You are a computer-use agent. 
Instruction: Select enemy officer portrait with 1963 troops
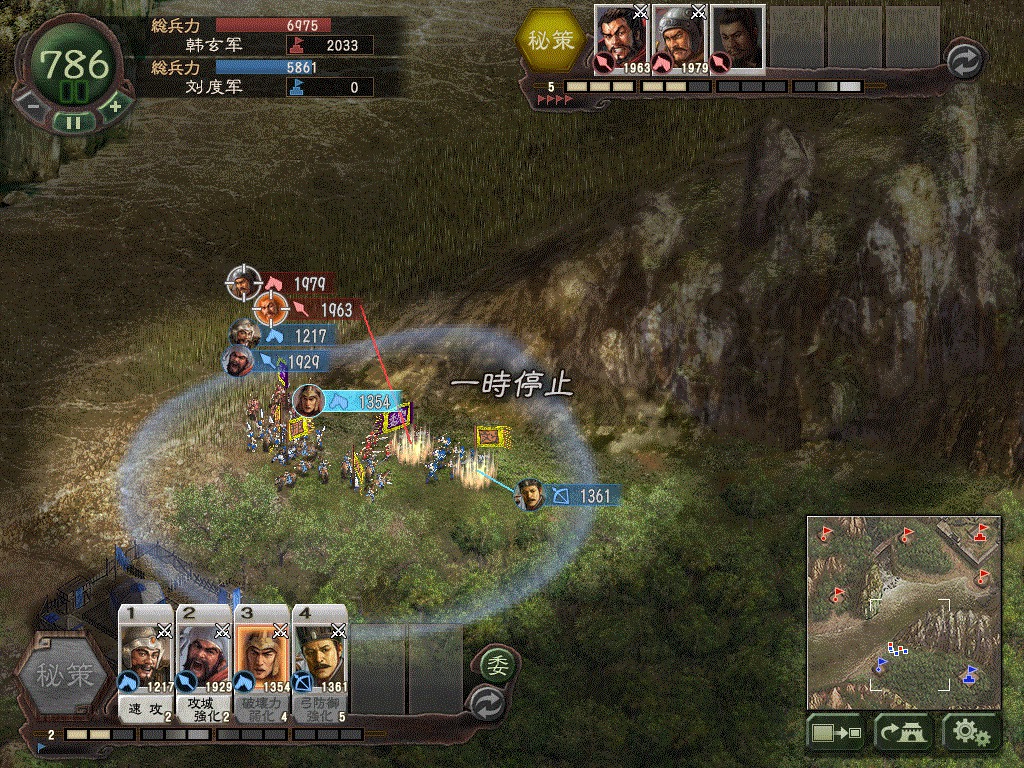622,40
